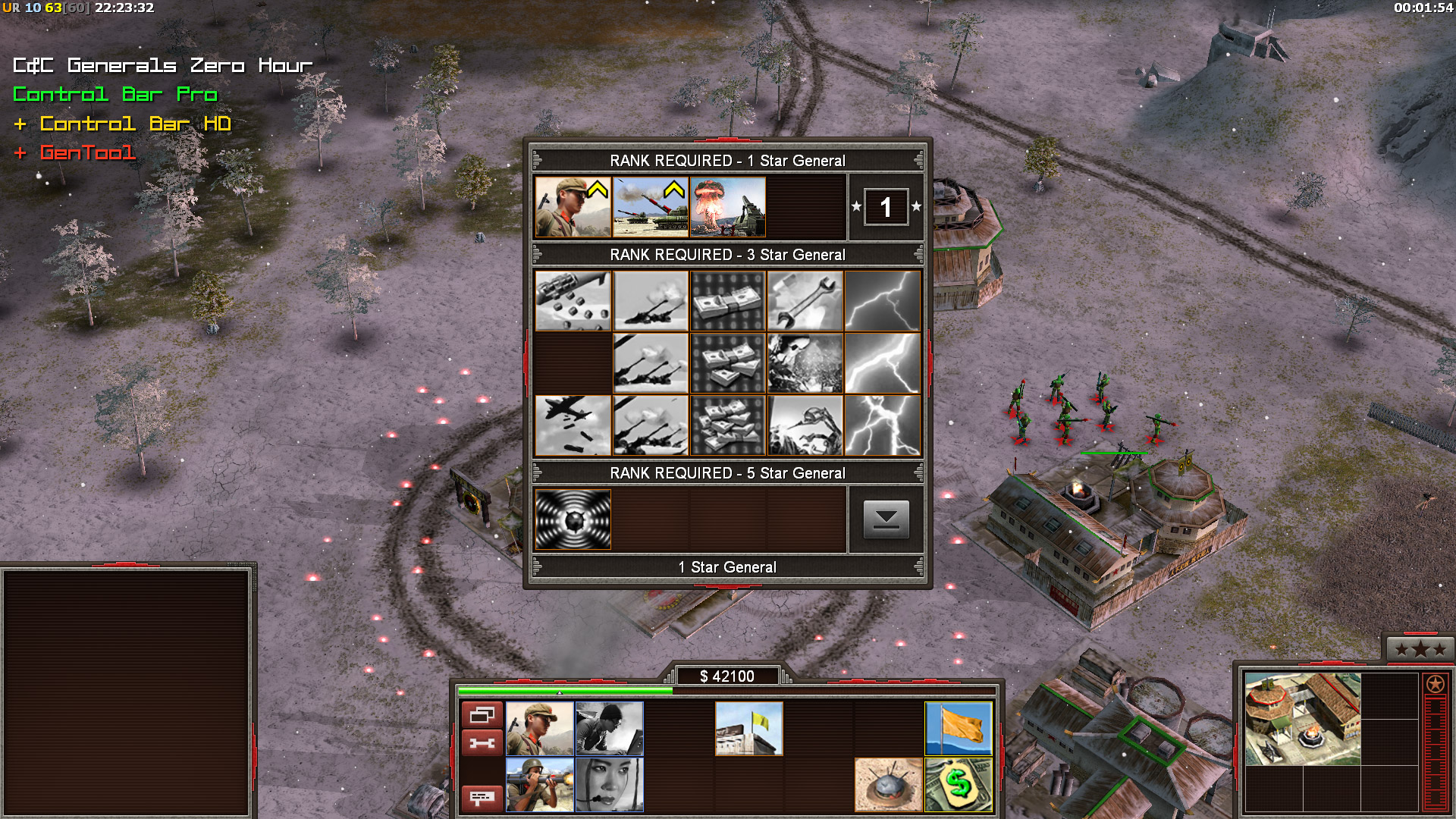Viewport: 1456px width, 819px height.
Task: Close the generals promotion panel
Action: tap(886, 519)
